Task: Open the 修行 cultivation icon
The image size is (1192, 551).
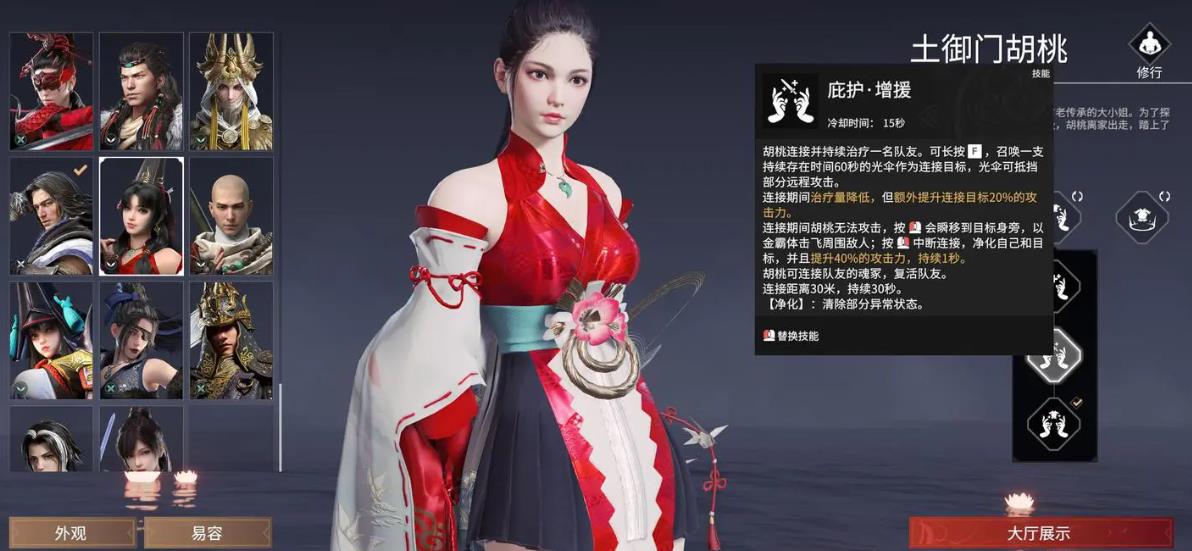Action: point(1149,52)
